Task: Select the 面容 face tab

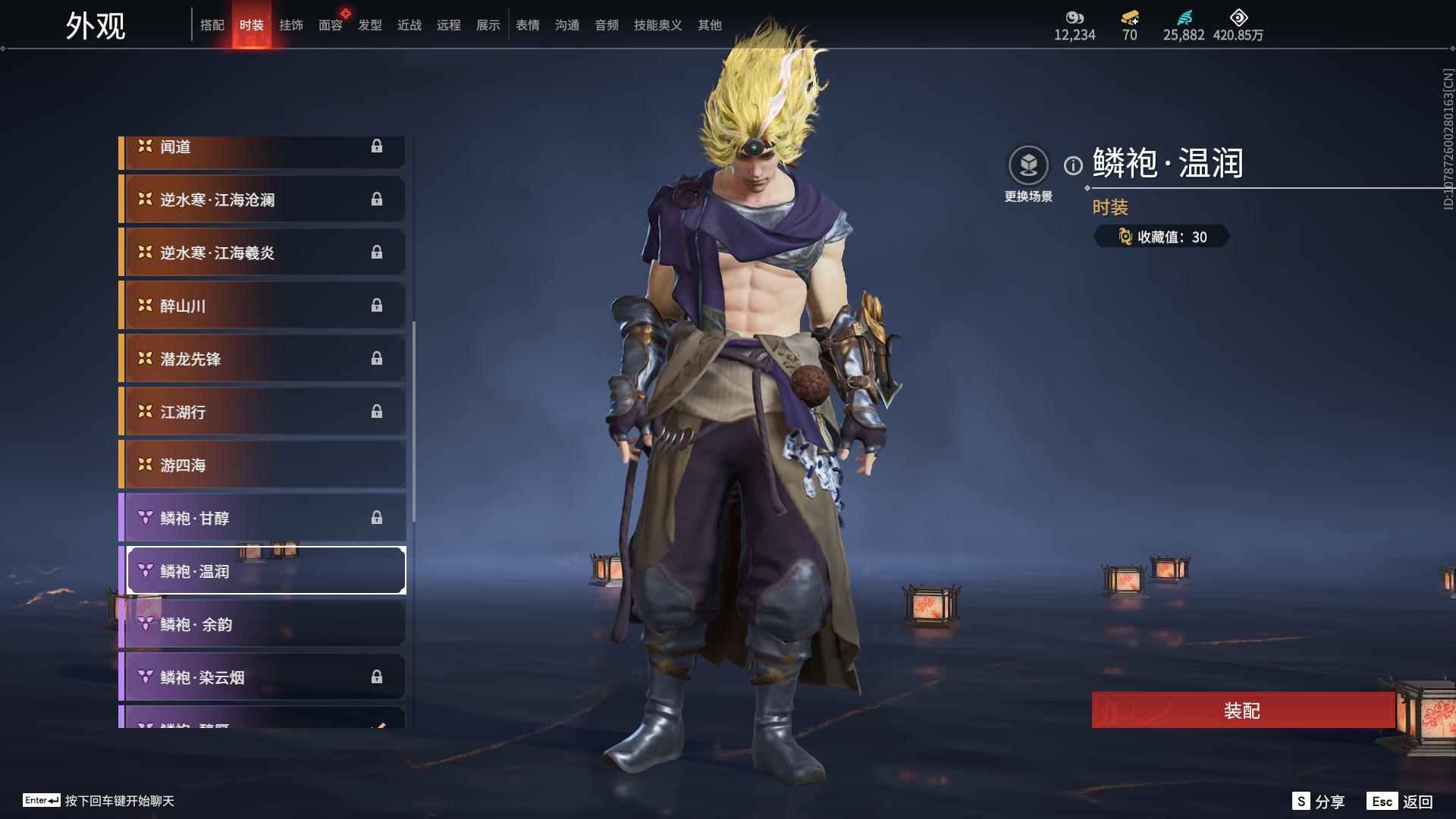Action: (x=331, y=25)
